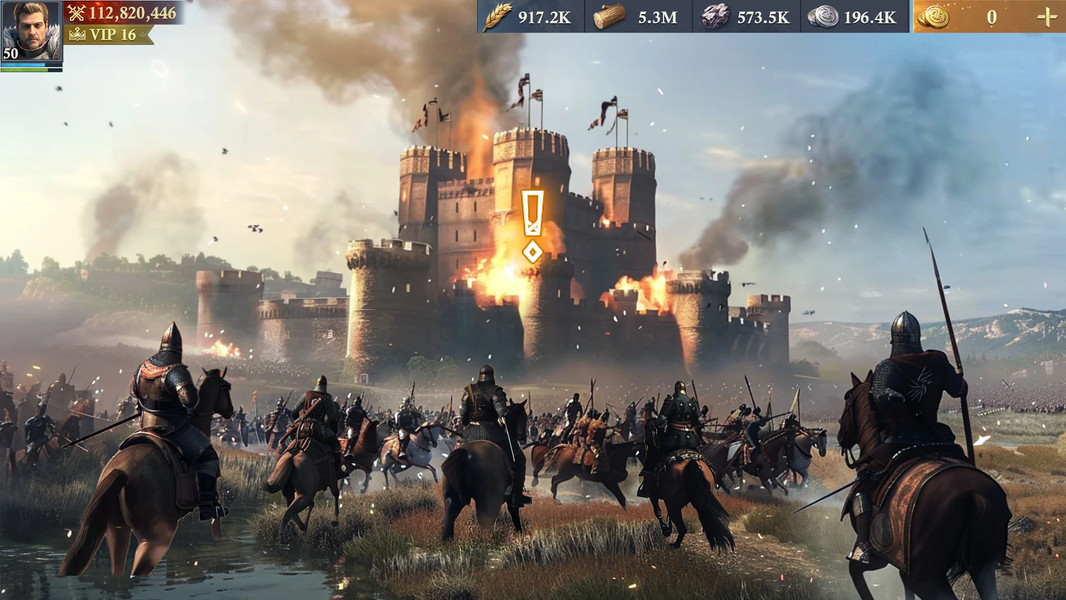Show the combat power value details

click(122, 13)
